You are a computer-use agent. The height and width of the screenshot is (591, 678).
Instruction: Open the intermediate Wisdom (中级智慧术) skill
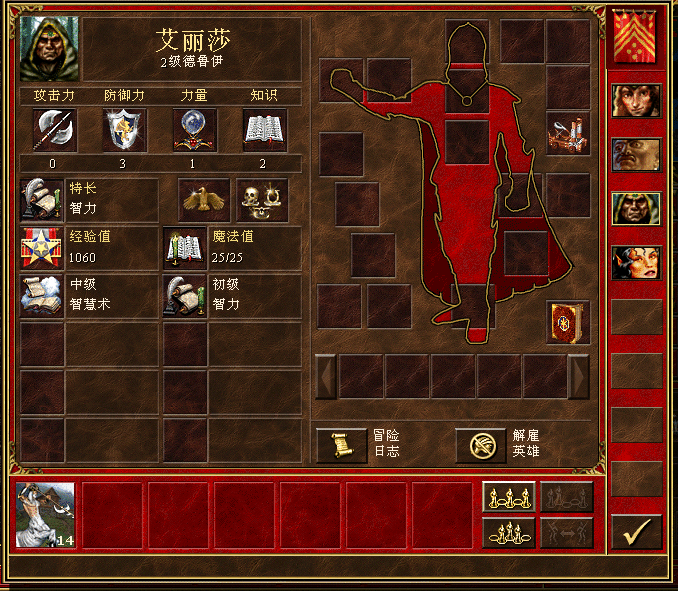click(x=41, y=297)
